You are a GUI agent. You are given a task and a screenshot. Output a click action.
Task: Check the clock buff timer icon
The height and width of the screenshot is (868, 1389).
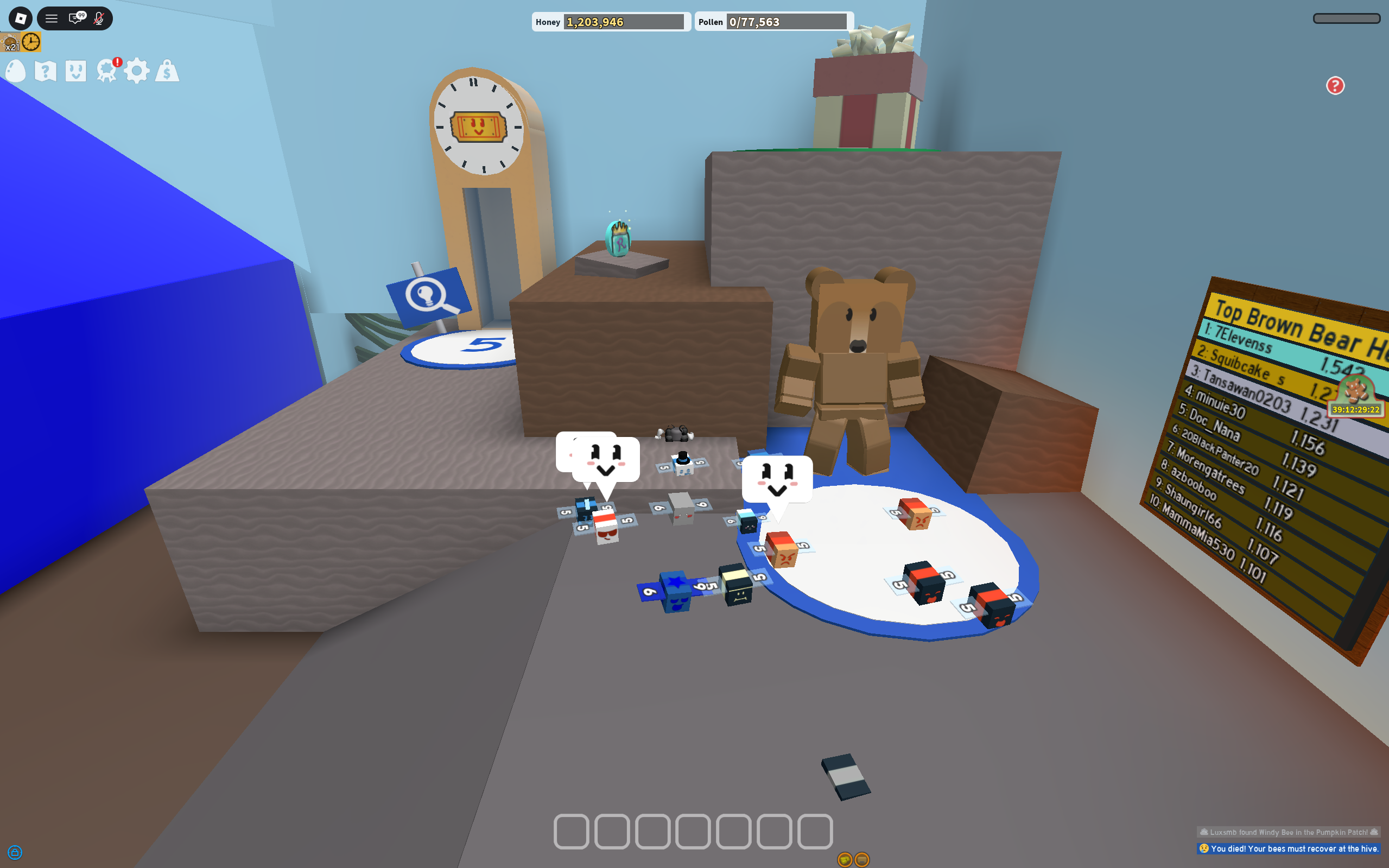tap(31, 41)
